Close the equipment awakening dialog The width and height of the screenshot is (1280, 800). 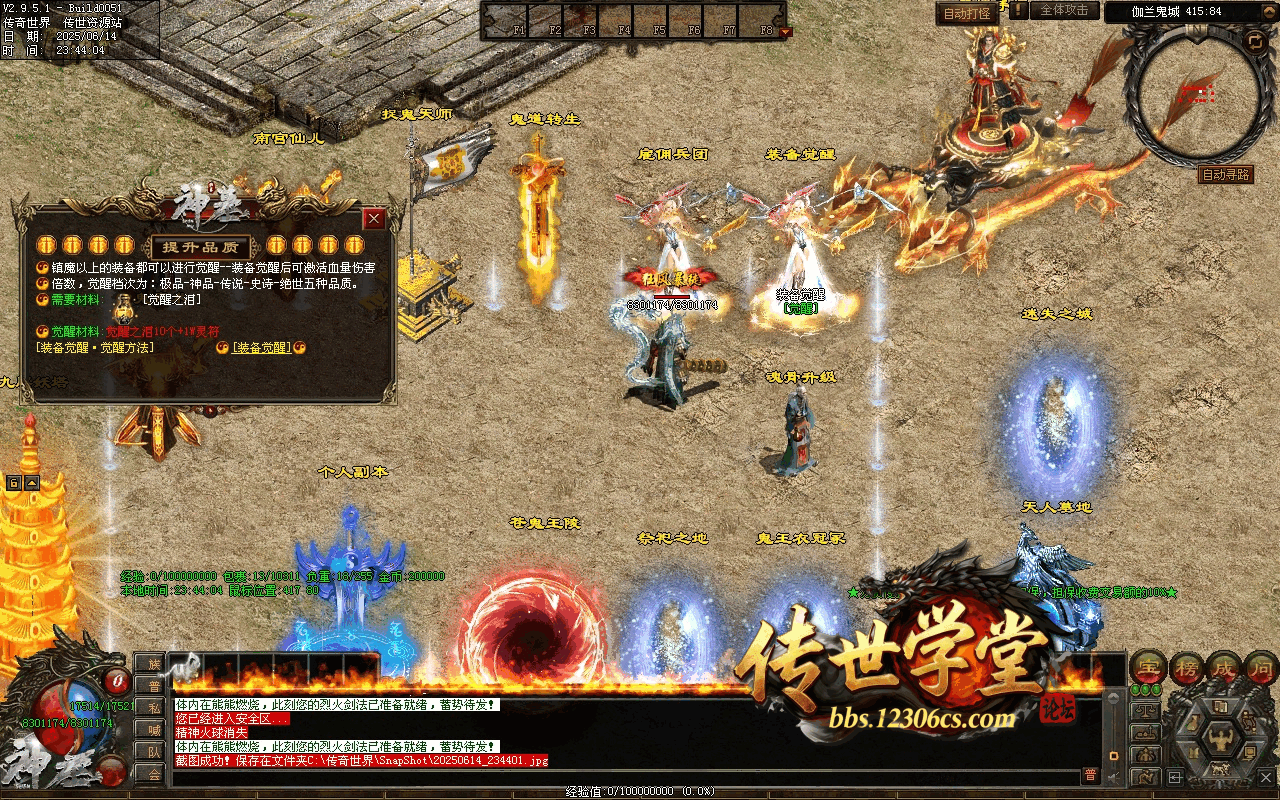coord(374,218)
